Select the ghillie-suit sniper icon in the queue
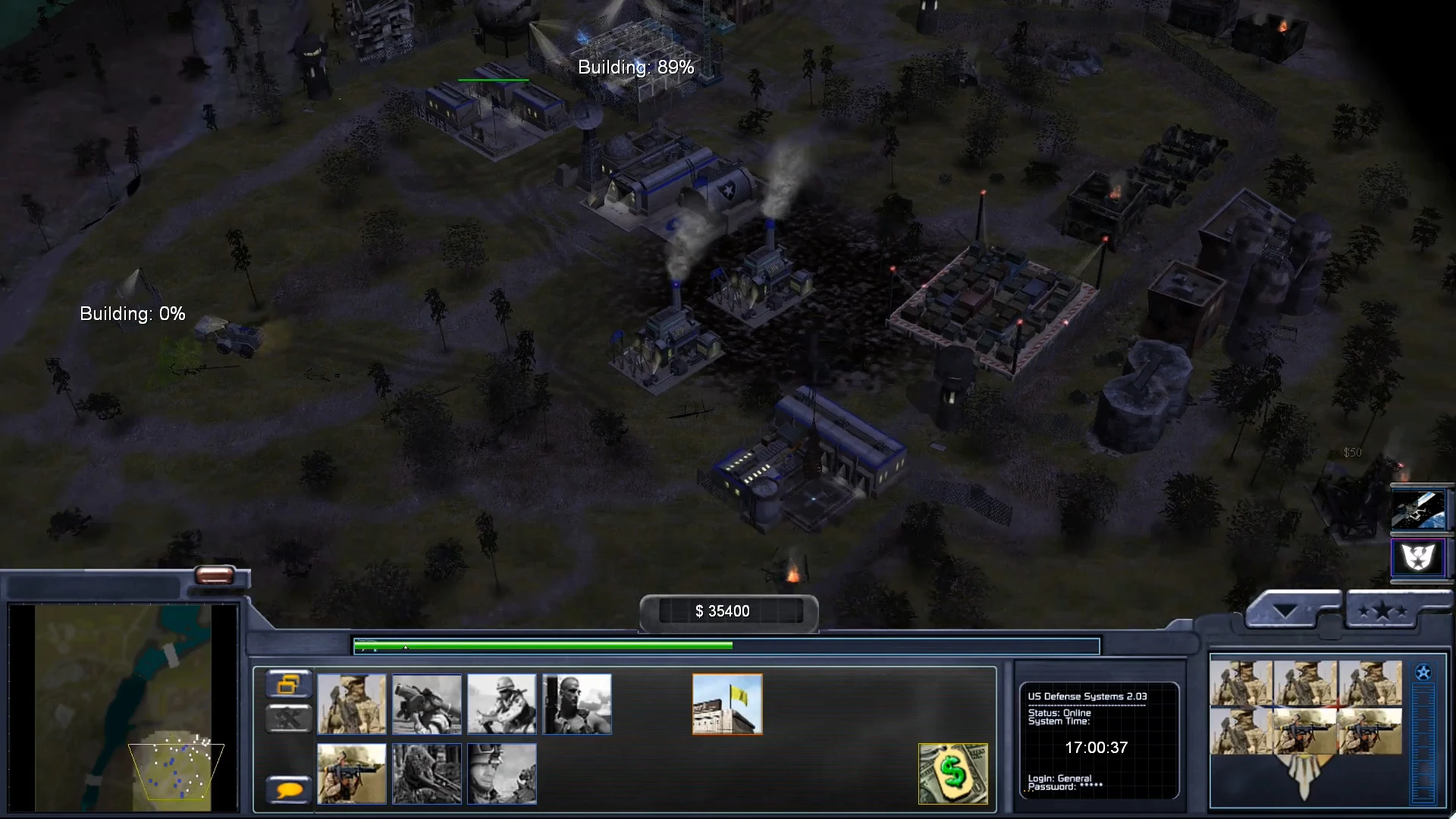The width and height of the screenshot is (1456, 819). pyautogui.click(x=426, y=773)
